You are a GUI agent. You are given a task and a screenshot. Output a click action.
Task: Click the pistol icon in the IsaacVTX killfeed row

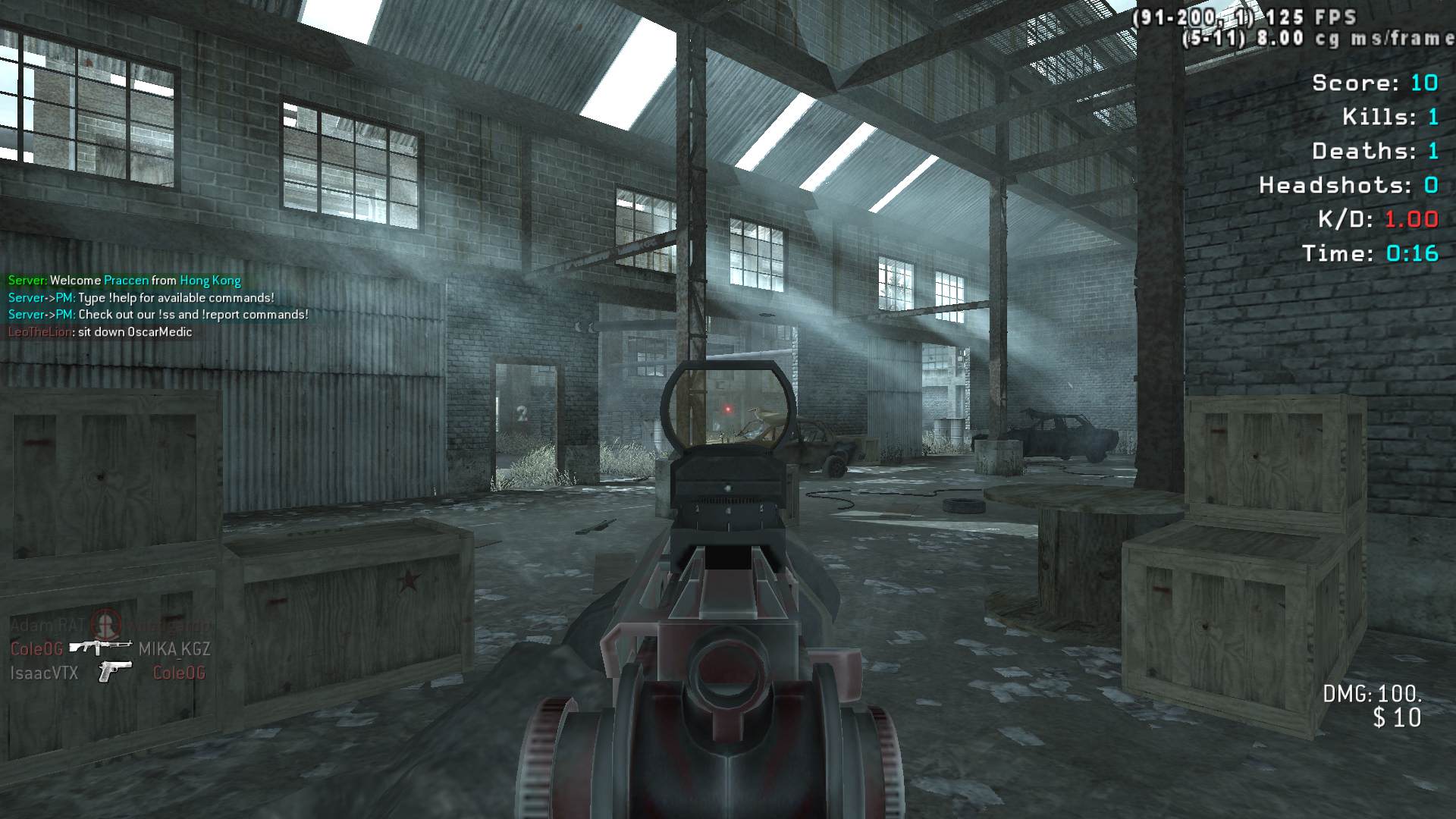(x=115, y=672)
